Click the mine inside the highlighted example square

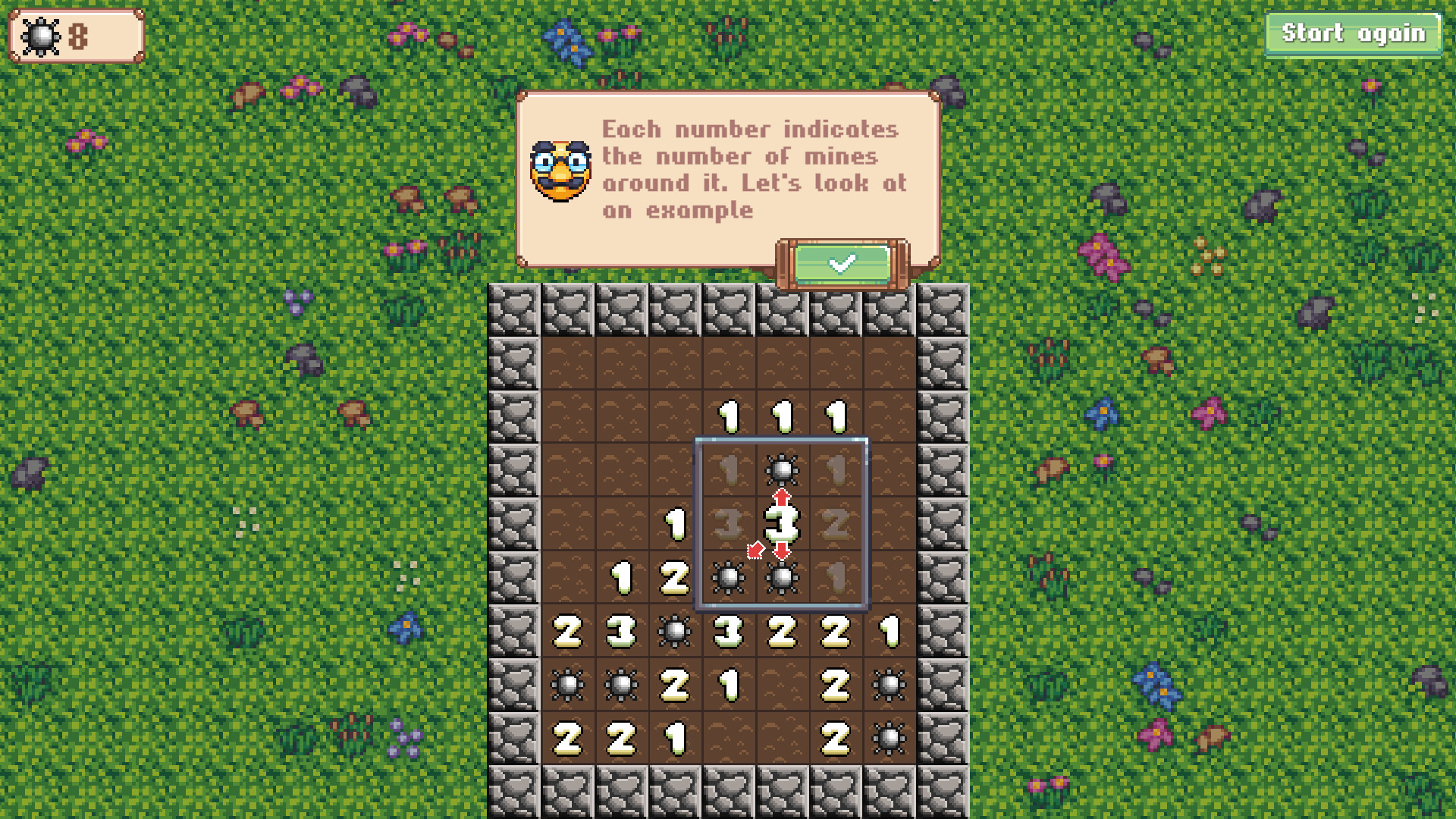783,469
